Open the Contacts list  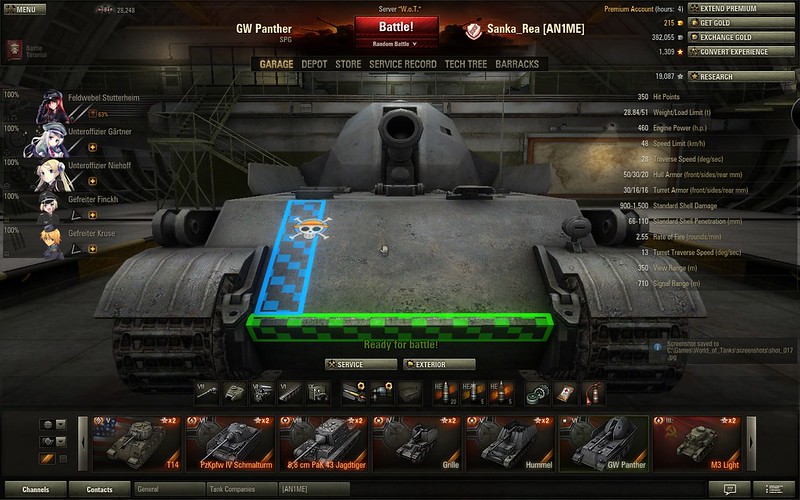[x=99, y=490]
